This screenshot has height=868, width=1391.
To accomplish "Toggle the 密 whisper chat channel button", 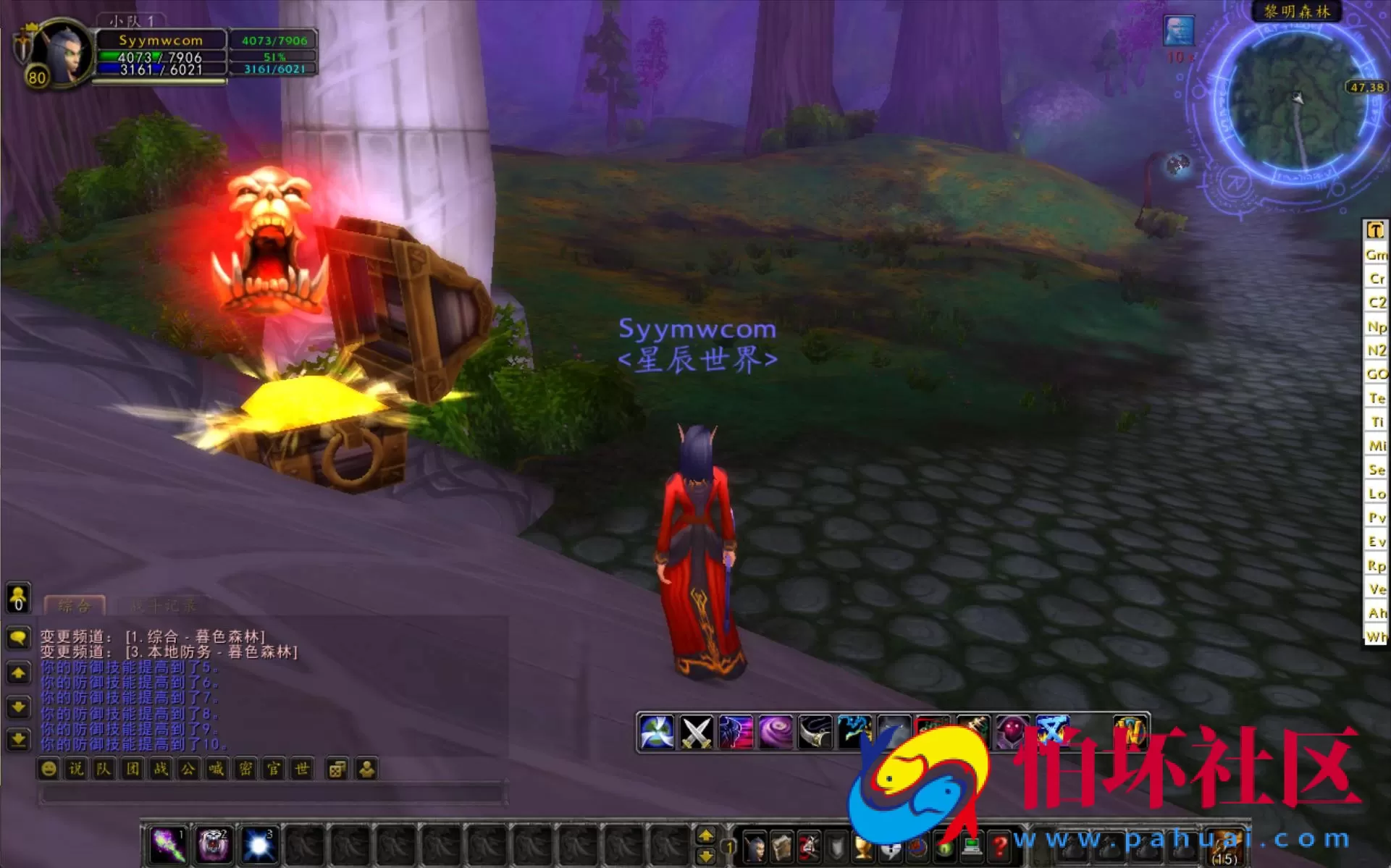I will [245, 769].
